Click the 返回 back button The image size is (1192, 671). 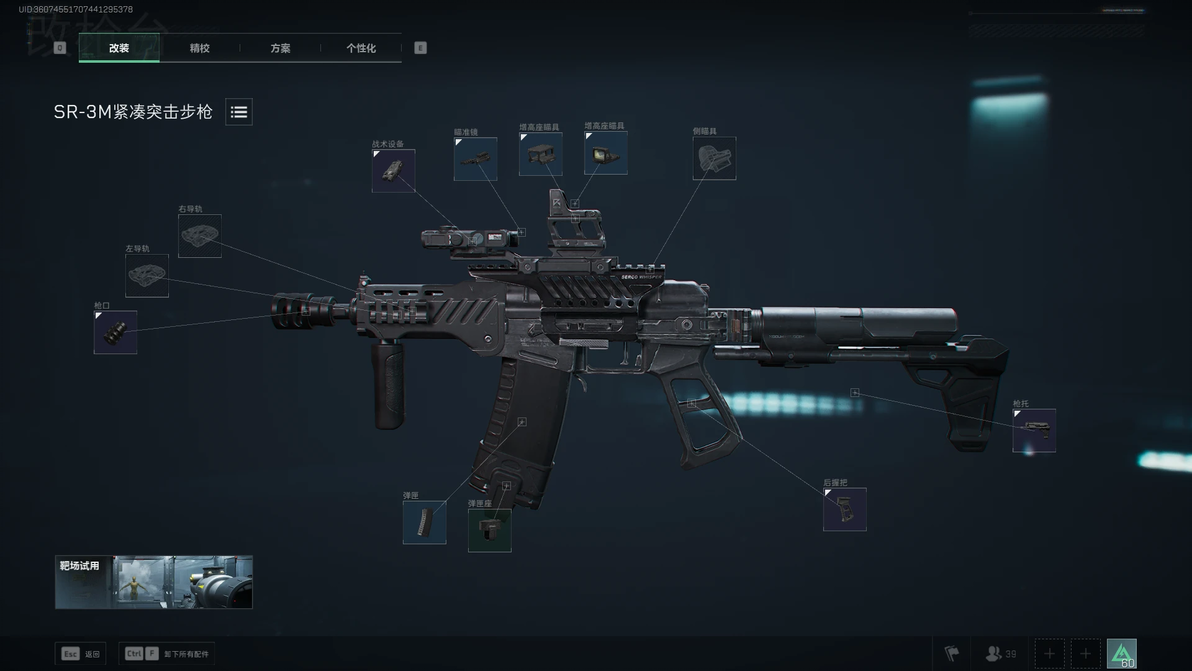[x=81, y=654]
